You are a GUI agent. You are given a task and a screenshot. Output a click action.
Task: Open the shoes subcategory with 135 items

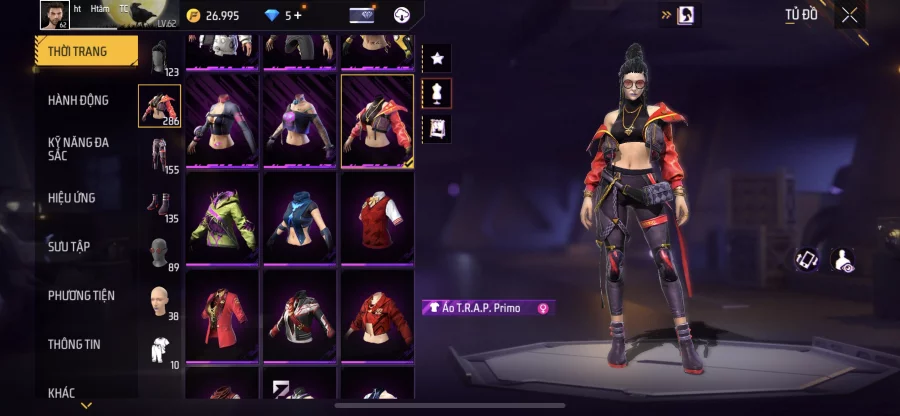pos(159,205)
